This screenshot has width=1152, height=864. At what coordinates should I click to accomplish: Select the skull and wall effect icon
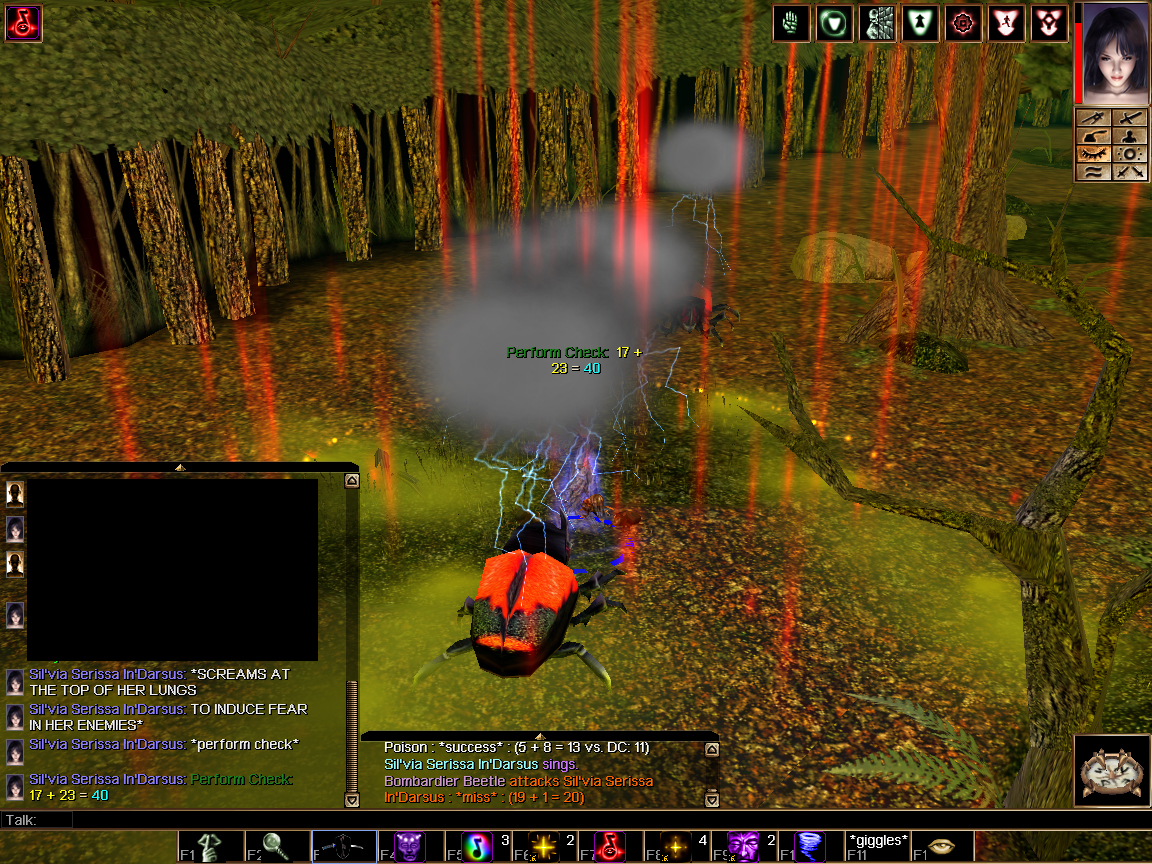click(x=877, y=23)
